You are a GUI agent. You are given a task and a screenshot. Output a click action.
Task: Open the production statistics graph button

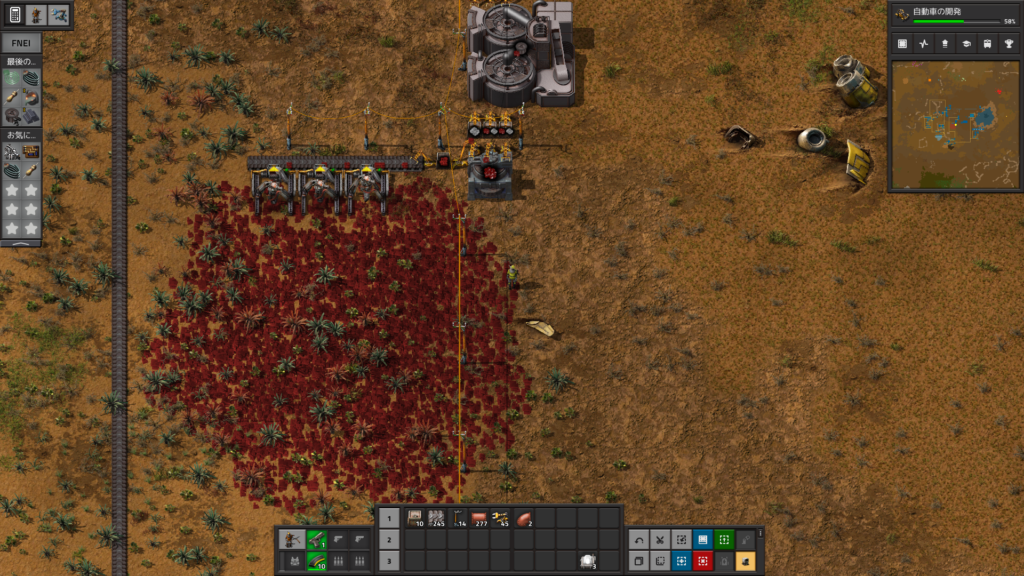pos(923,44)
